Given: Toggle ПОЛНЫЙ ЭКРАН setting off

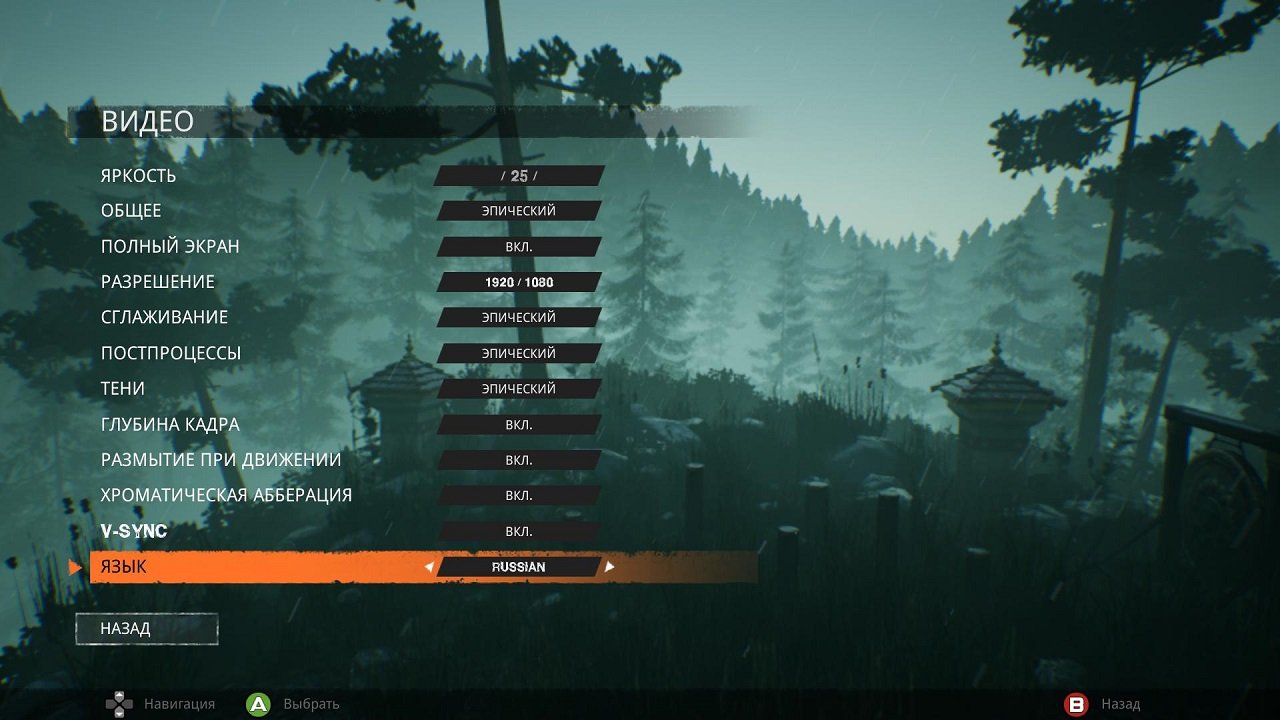Looking at the screenshot, I should pos(517,246).
